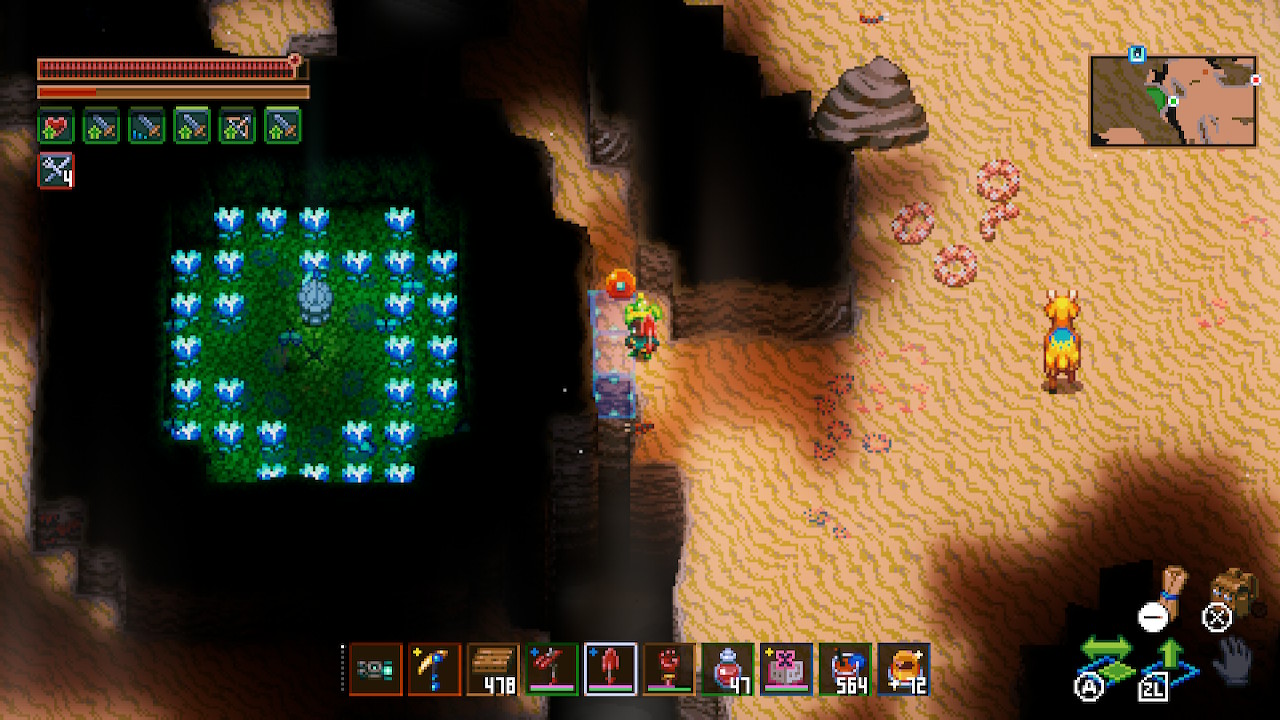Select the red hoe hotbar slot
The height and width of the screenshot is (720, 1280).
[551, 669]
